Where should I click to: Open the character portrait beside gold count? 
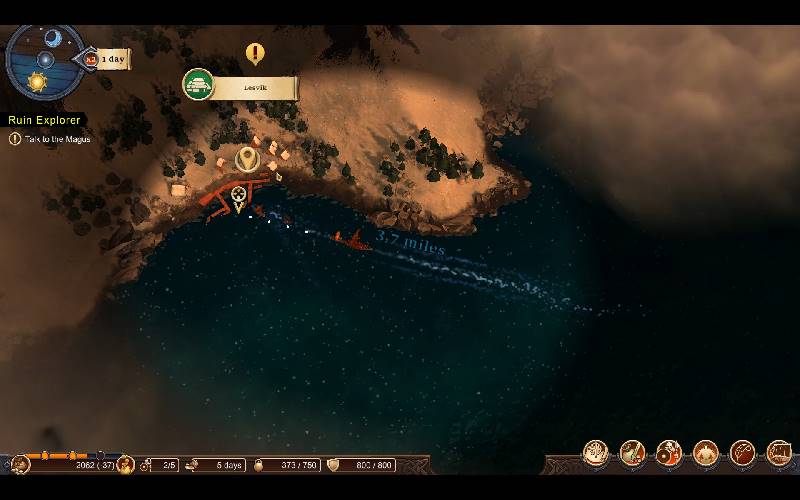(126, 465)
